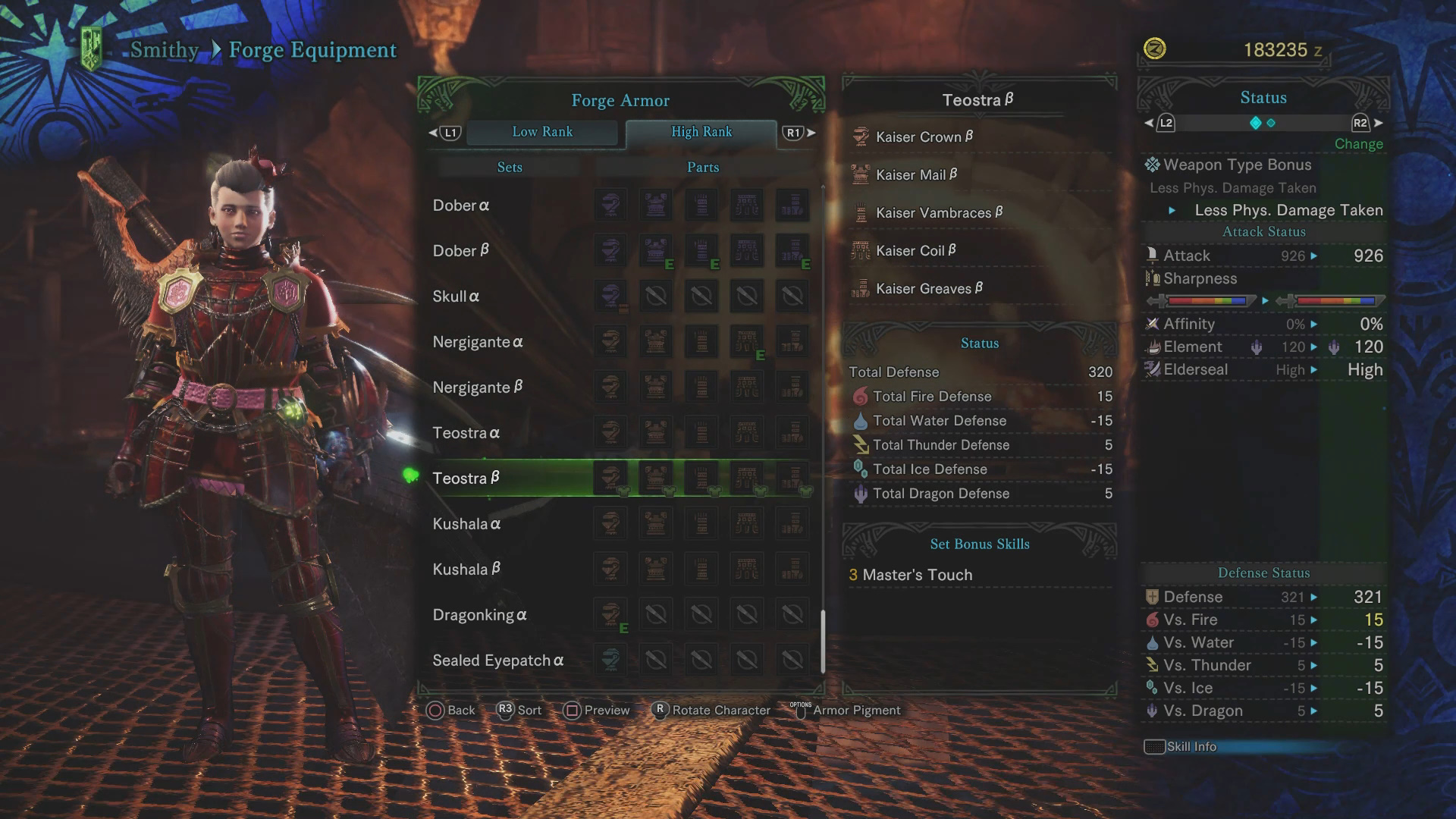Viewport: 1456px width, 819px height.
Task: Click the Sealed Eyepatch α helmet icon
Action: (610, 660)
